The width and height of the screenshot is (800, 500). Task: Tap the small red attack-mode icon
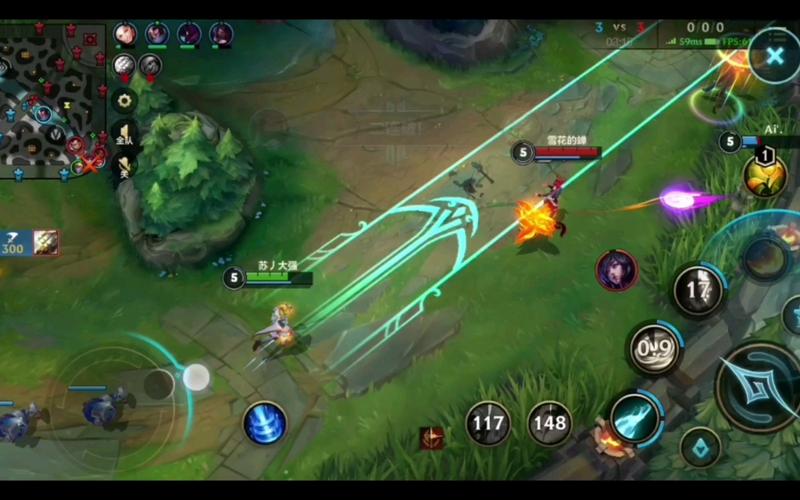tap(432, 438)
